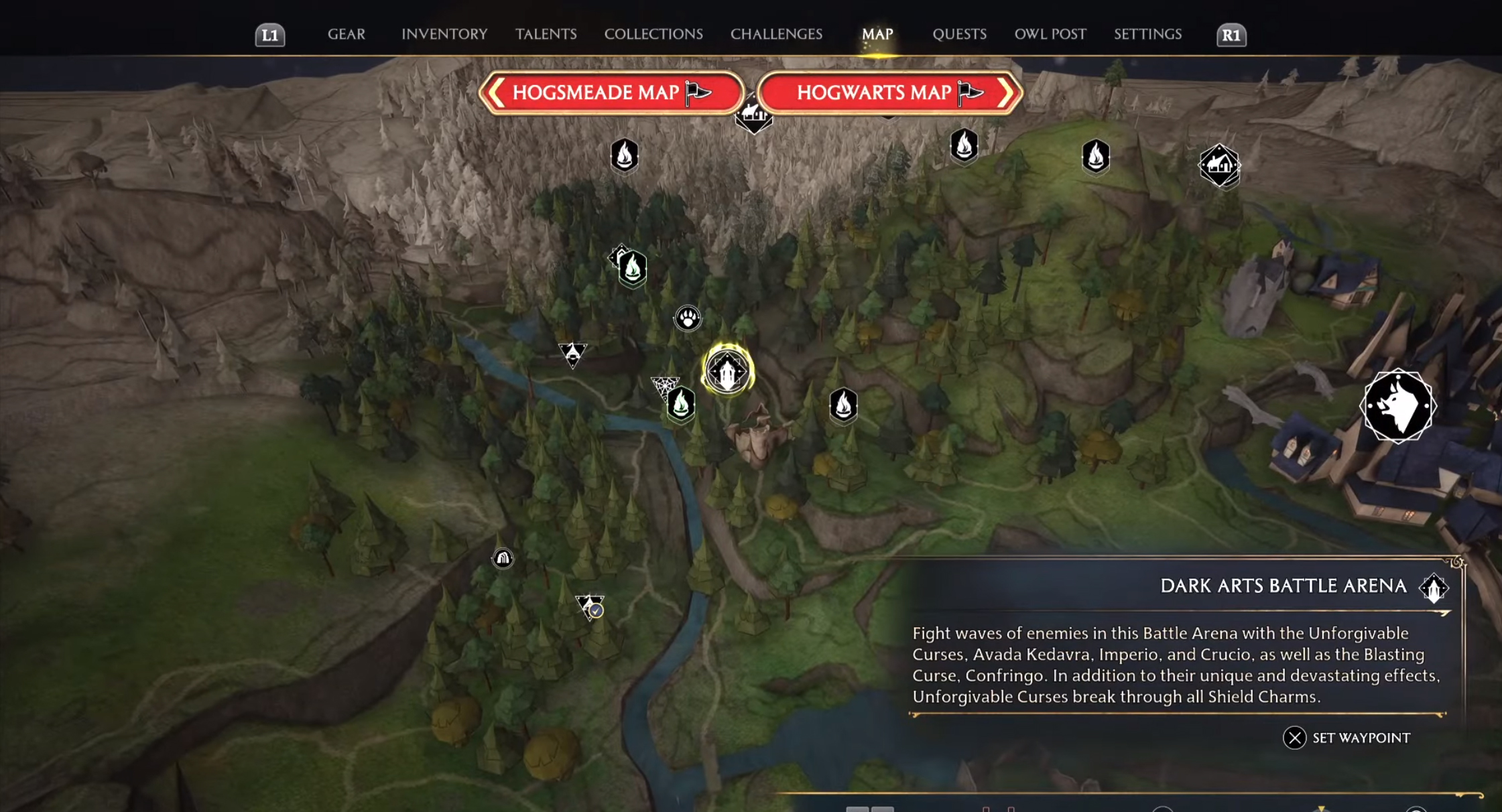This screenshot has height=812, width=1502.
Task: Go to the COLLECTIONS tab
Action: point(653,34)
